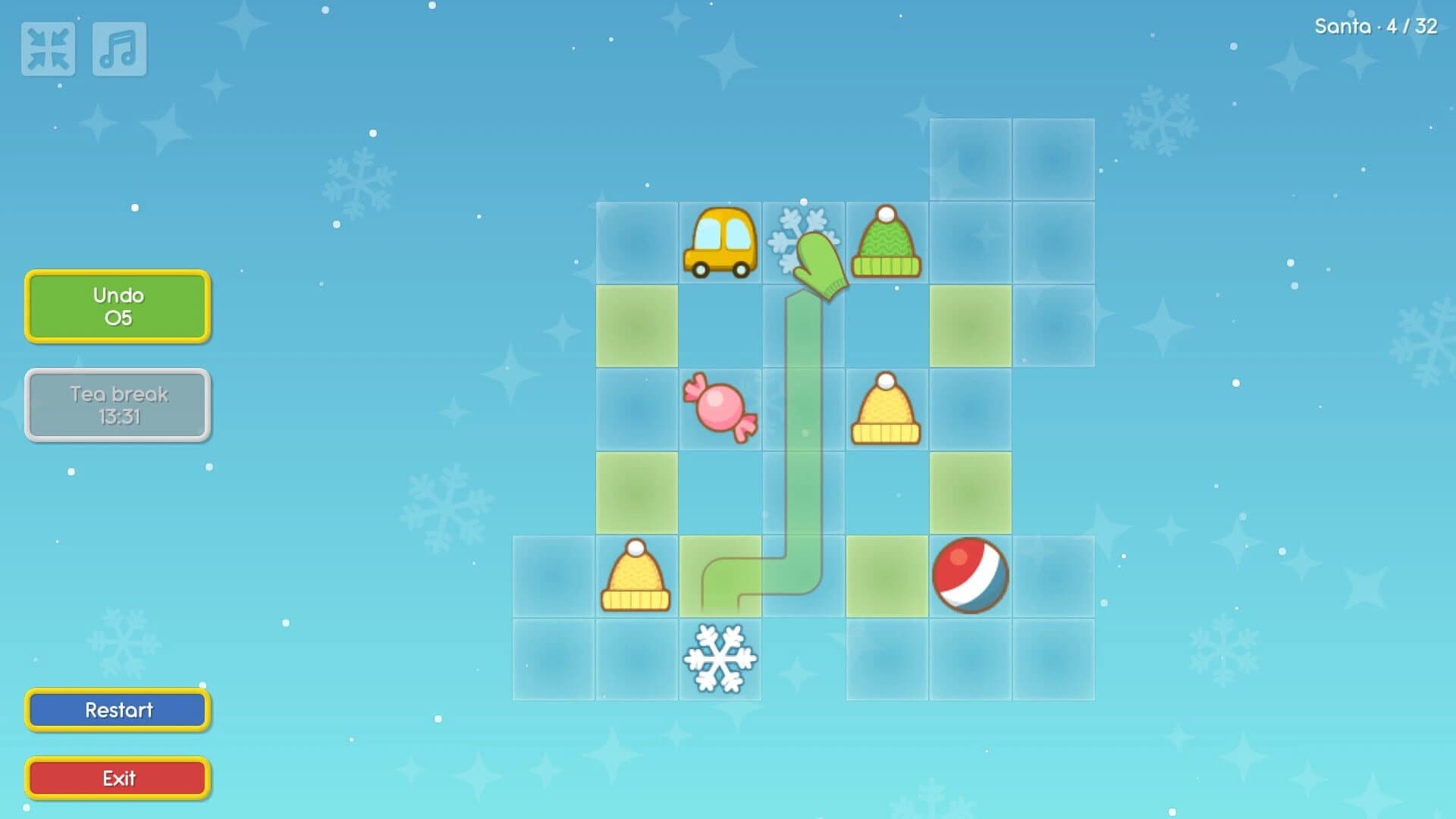The image size is (1456, 819).
Task: Click the yellow hat in the bottom left area
Action: (637, 578)
